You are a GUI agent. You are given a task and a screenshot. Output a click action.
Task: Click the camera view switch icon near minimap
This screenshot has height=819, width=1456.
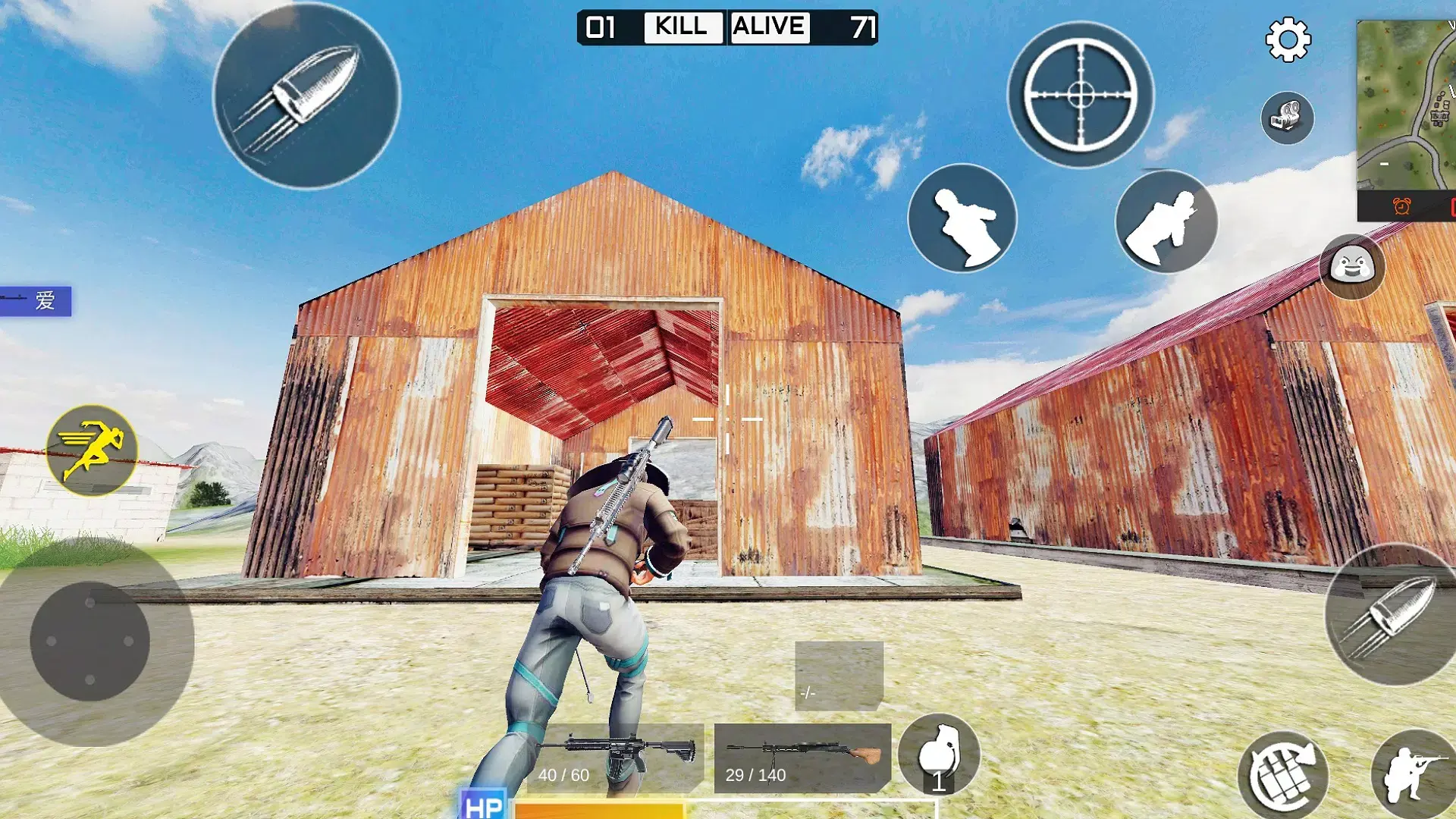[1288, 118]
